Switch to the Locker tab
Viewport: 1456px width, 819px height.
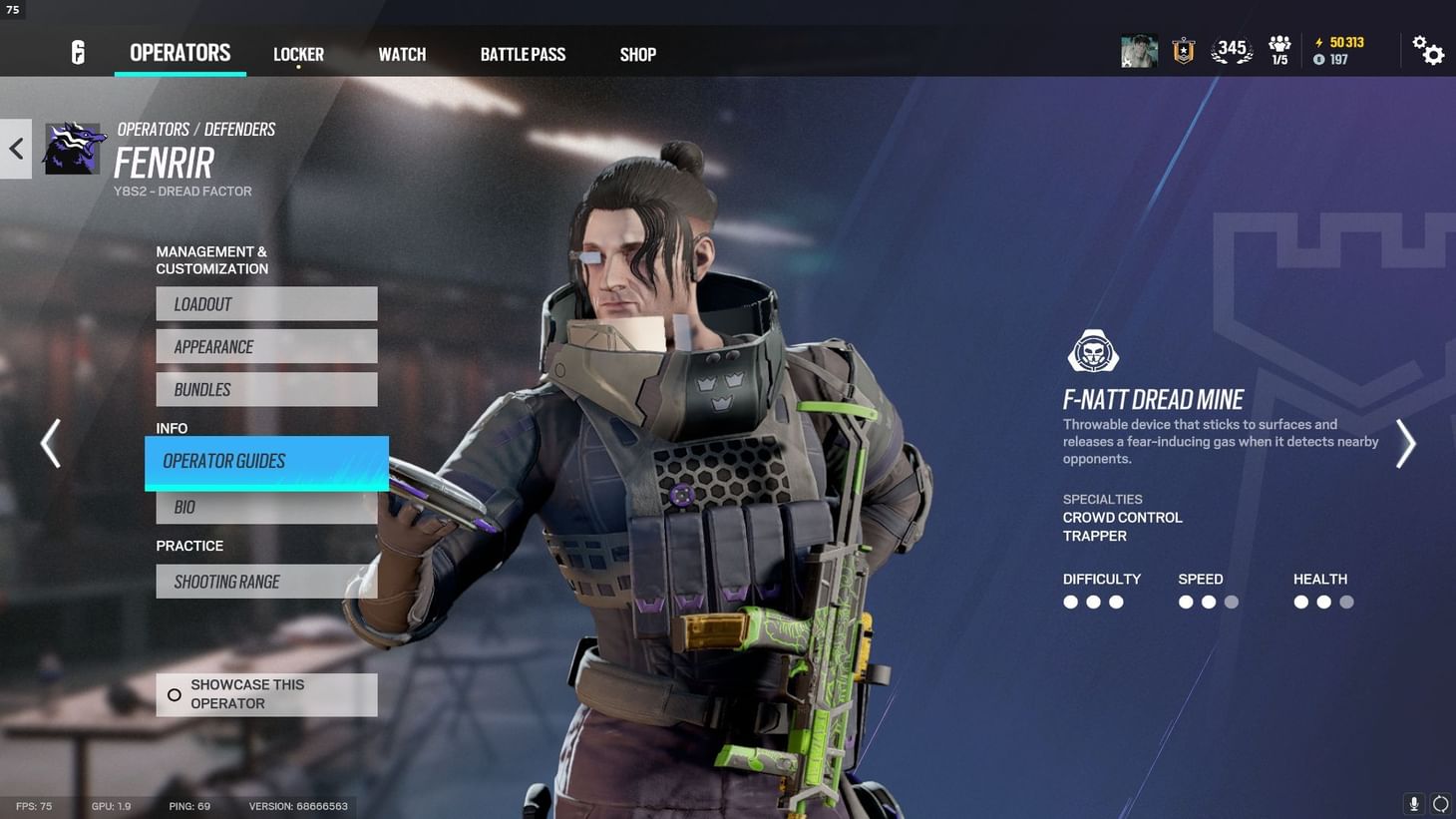pos(298,54)
